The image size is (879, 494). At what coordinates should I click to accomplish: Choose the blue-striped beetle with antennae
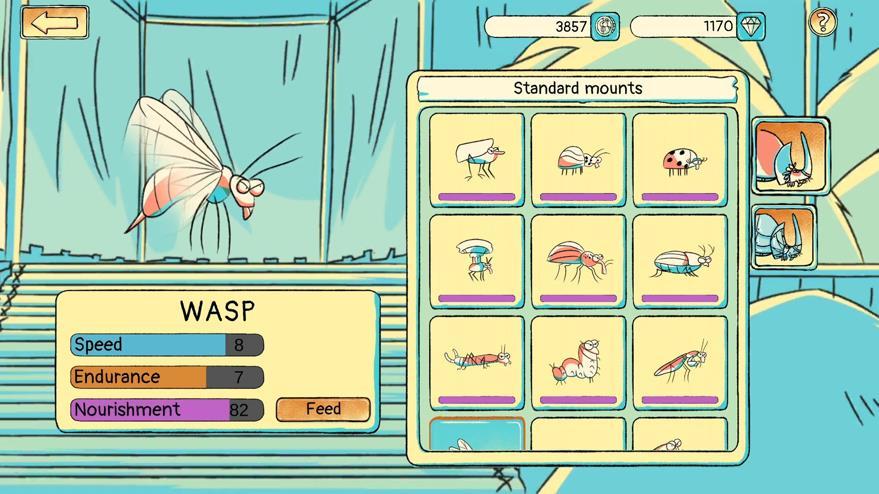click(x=680, y=260)
